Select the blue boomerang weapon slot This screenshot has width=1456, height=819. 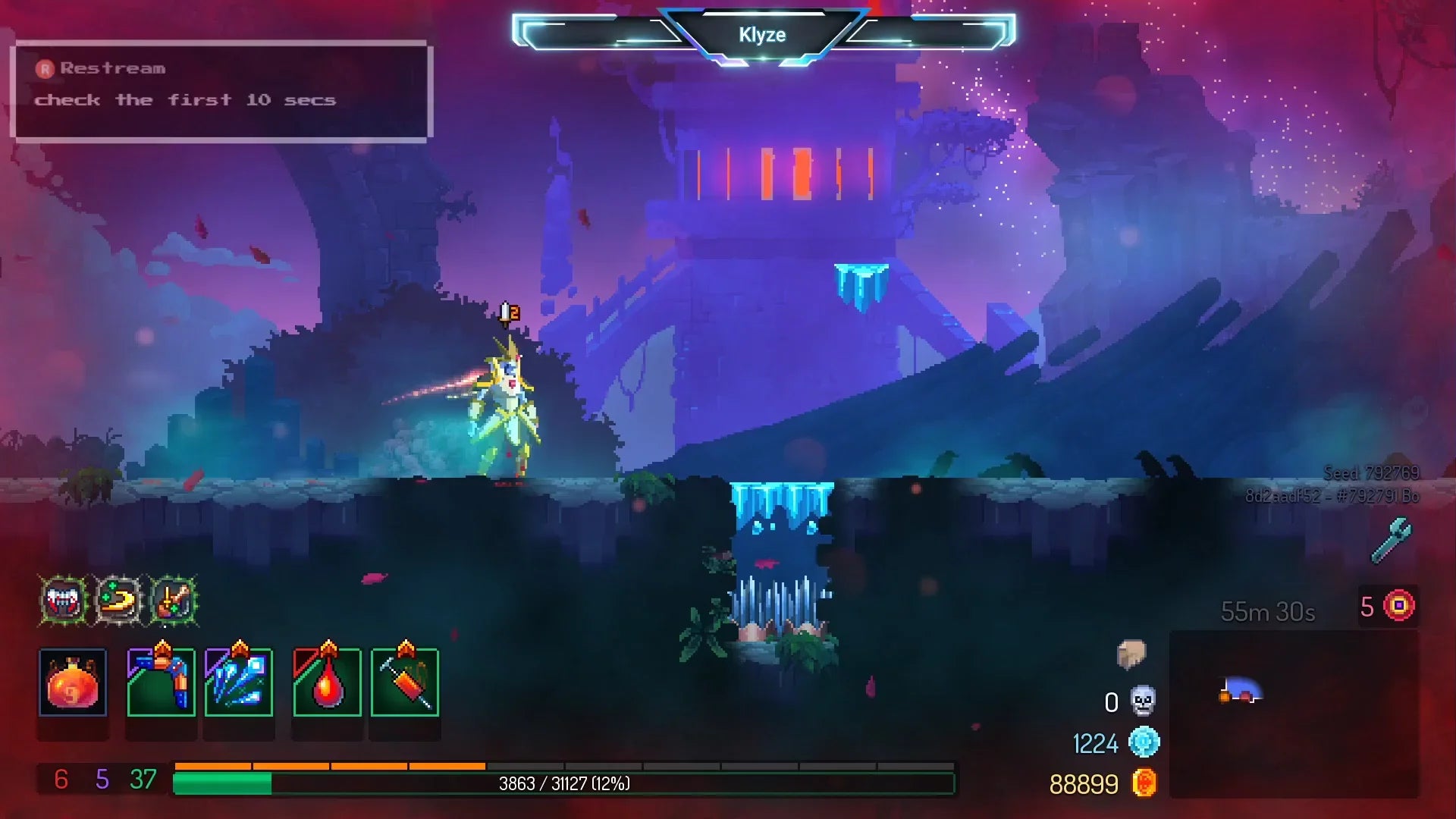coord(161,682)
